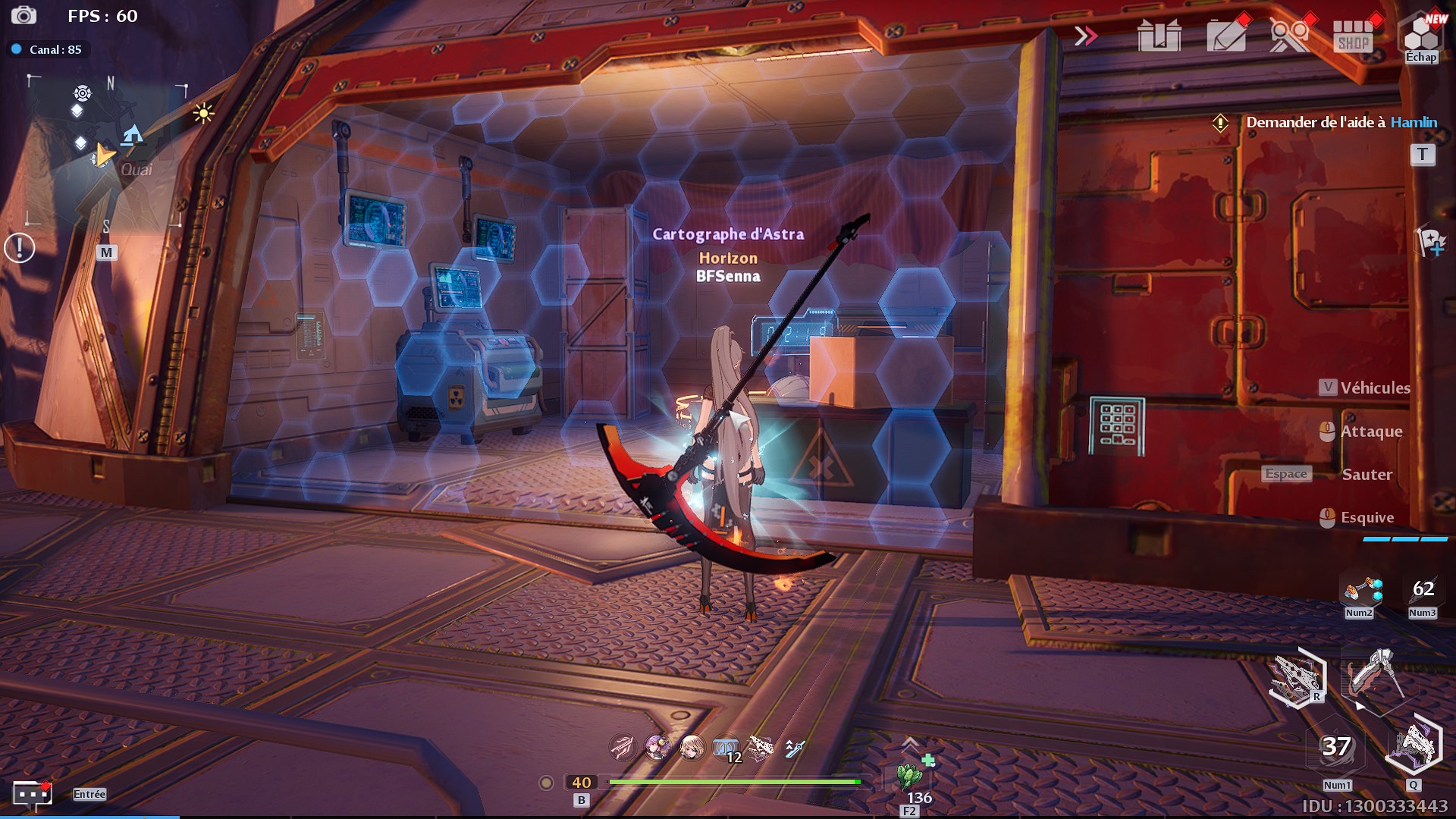Open the pencil notepad icon
Image resolution: width=1456 pixels, height=819 pixels.
(x=1226, y=35)
